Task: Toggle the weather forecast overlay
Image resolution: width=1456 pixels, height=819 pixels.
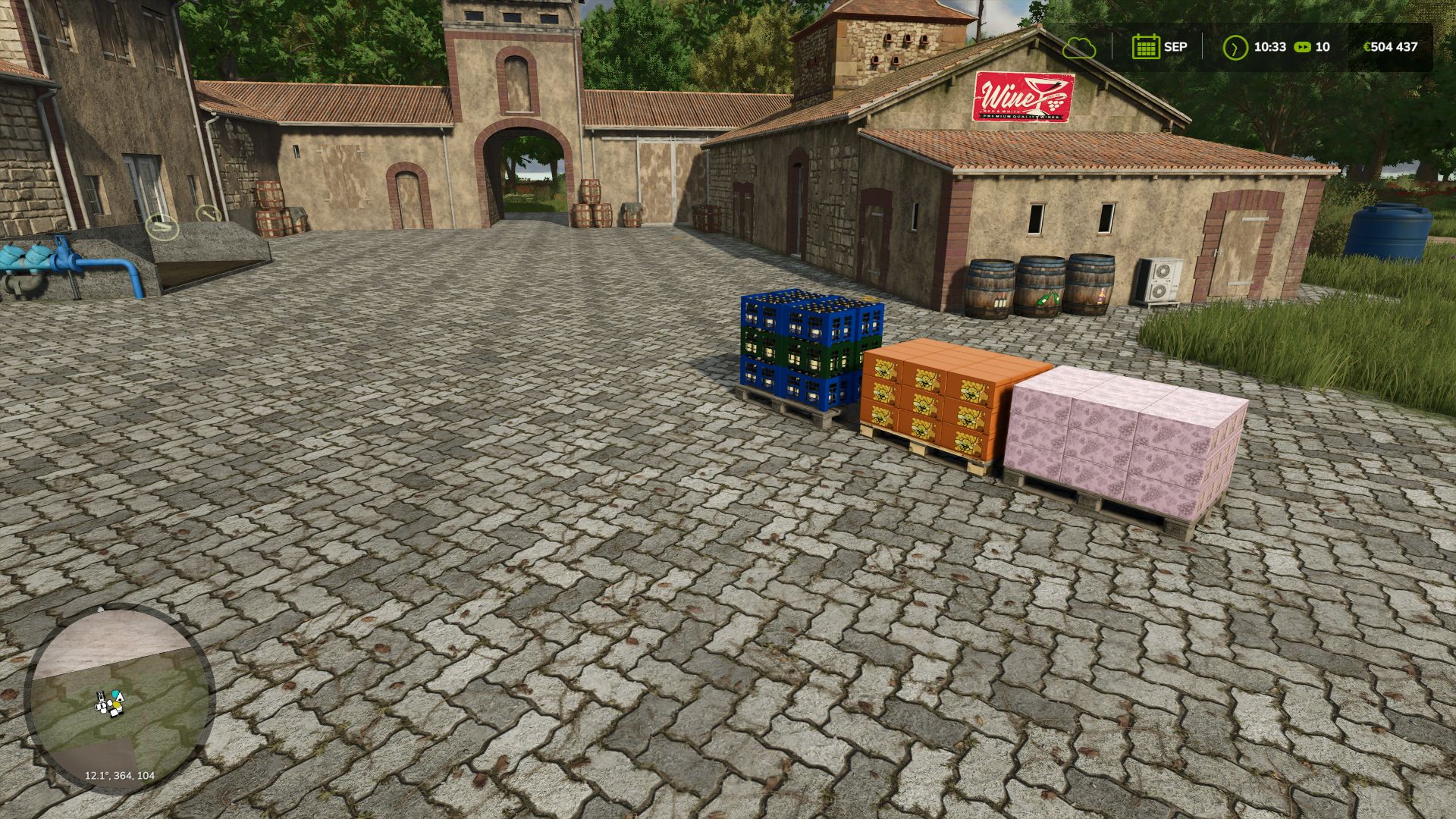Action: [x=1081, y=47]
